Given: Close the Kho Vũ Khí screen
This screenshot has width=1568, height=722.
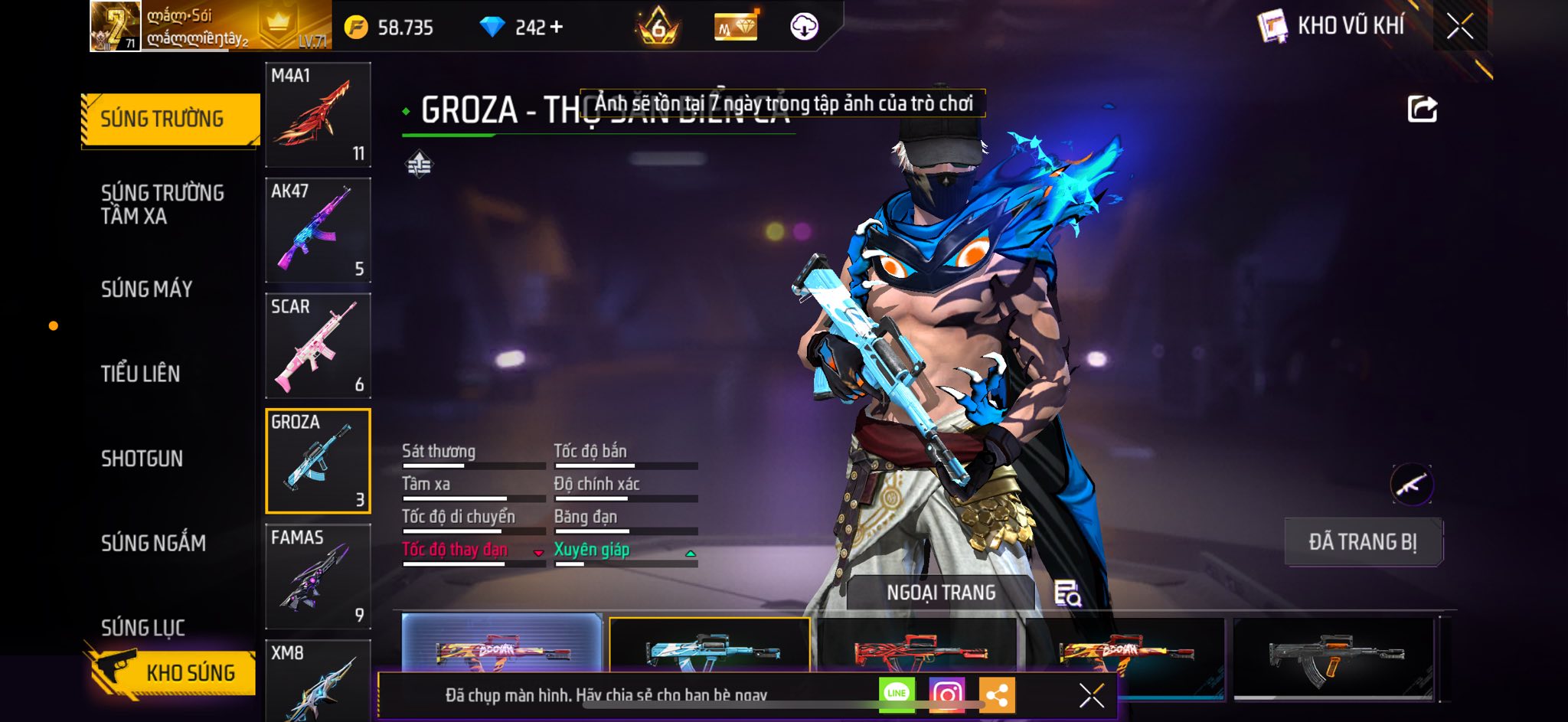Looking at the screenshot, I should [x=1459, y=27].
